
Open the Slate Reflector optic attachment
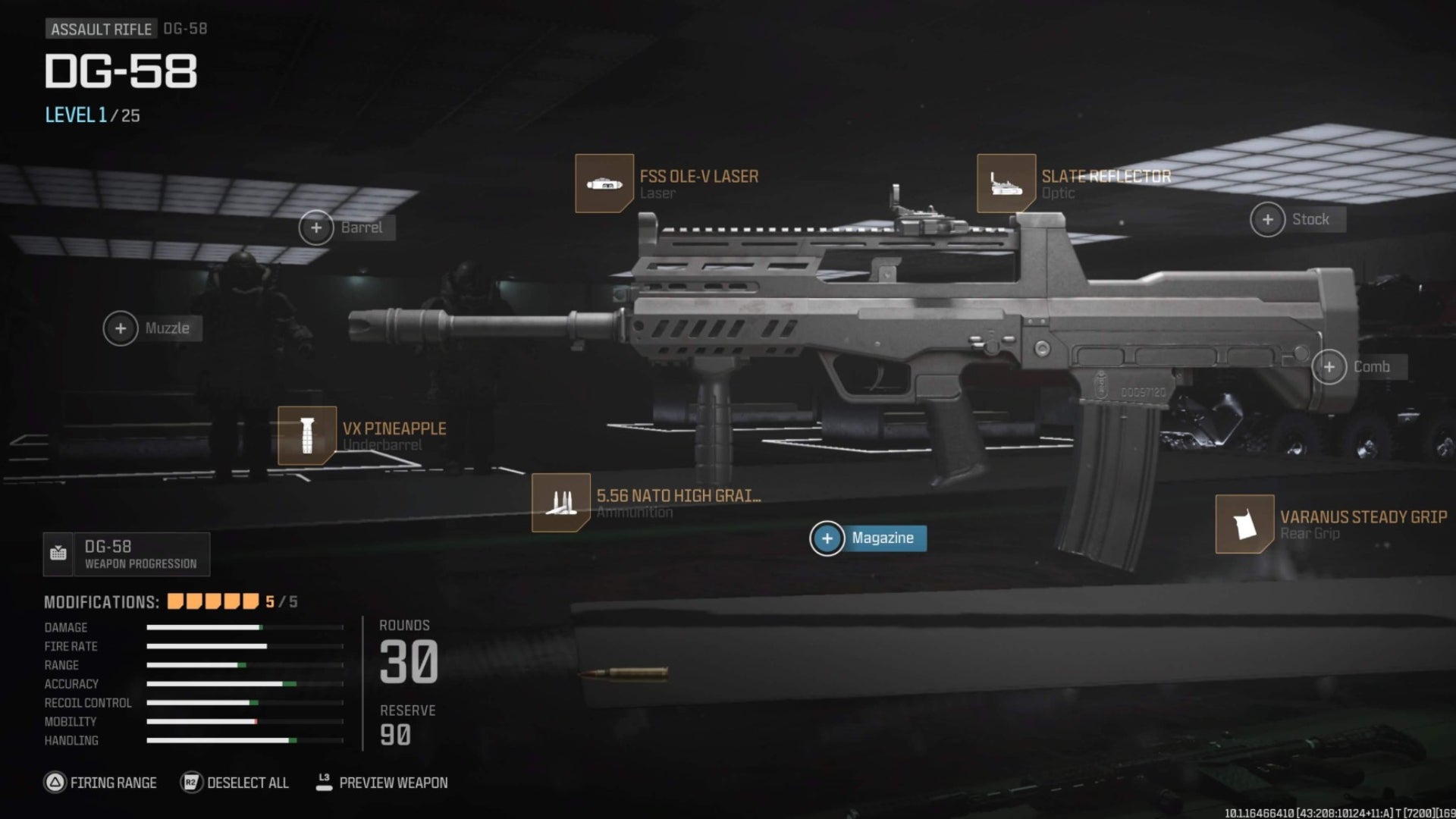(x=1006, y=182)
